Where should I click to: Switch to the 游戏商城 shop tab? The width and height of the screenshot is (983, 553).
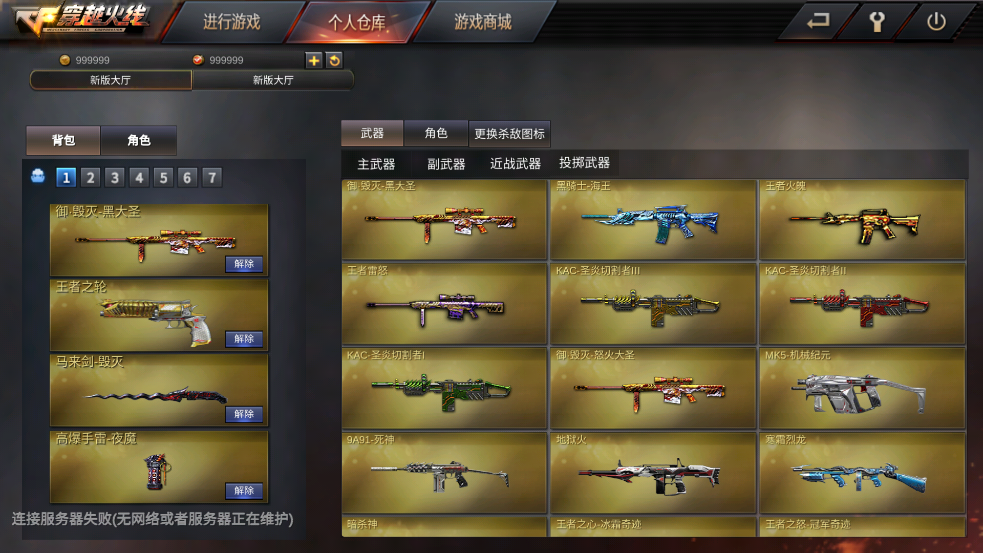tap(482, 22)
